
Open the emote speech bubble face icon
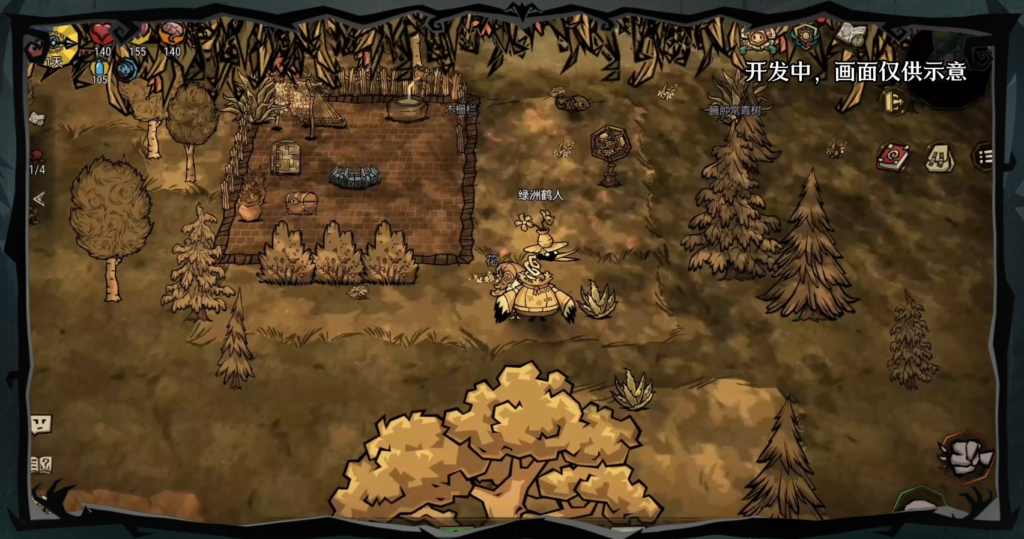point(40,423)
